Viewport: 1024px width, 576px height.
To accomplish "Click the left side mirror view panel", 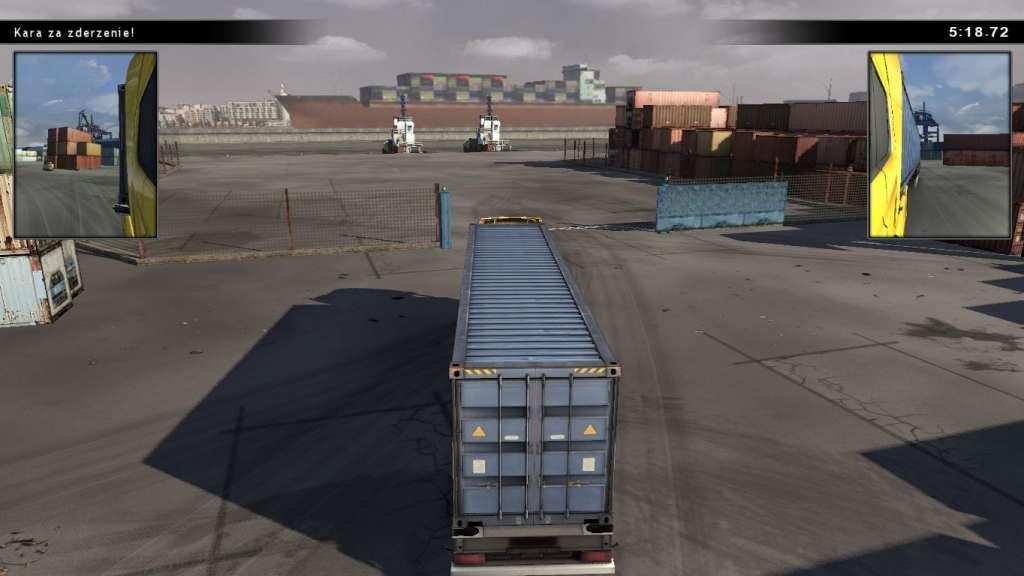I will [x=85, y=145].
